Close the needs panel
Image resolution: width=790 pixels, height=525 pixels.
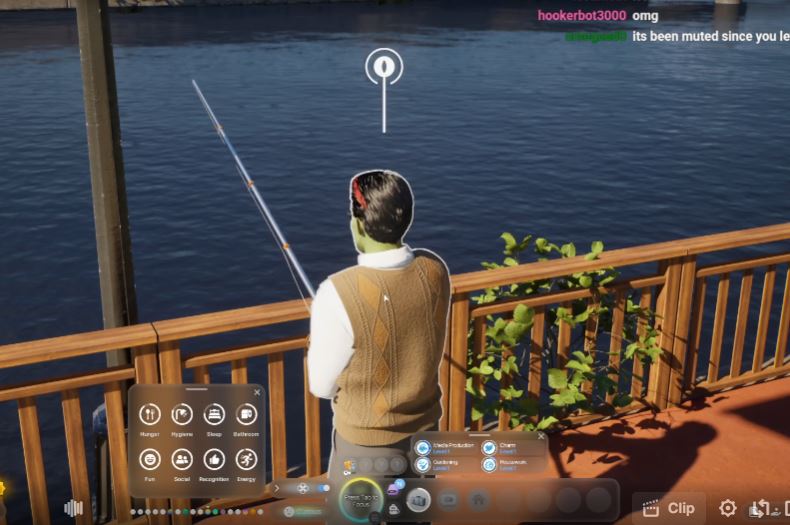click(257, 392)
